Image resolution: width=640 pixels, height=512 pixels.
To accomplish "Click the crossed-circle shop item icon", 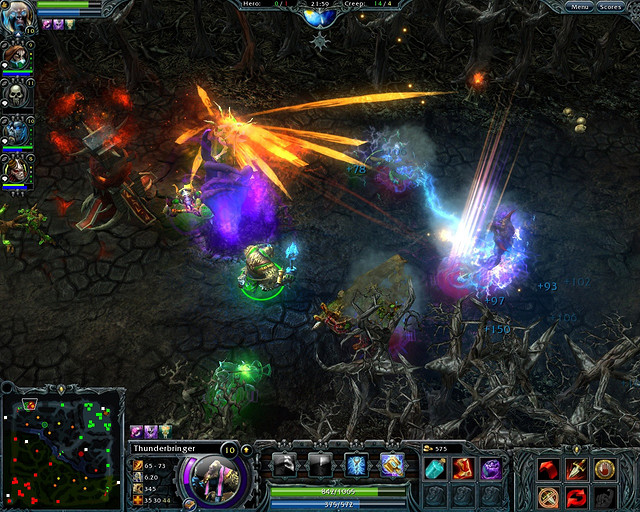I will 546,496.
